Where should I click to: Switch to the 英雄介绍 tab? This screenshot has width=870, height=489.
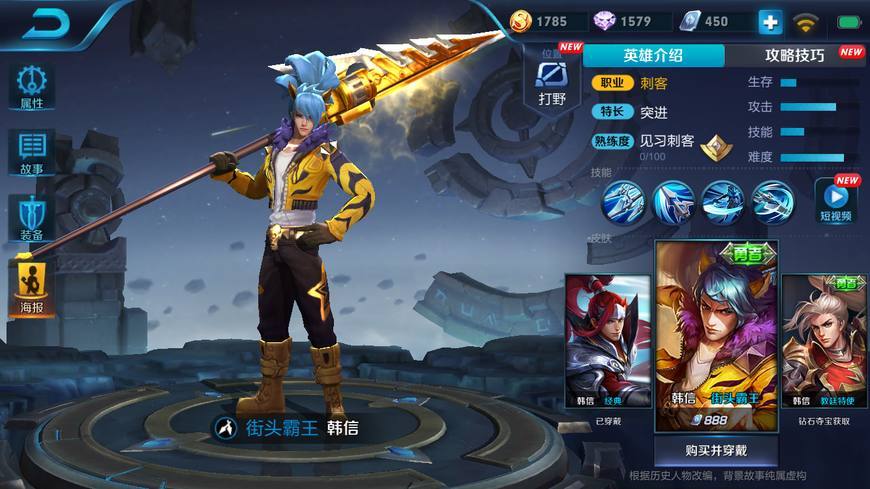(653, 56)
